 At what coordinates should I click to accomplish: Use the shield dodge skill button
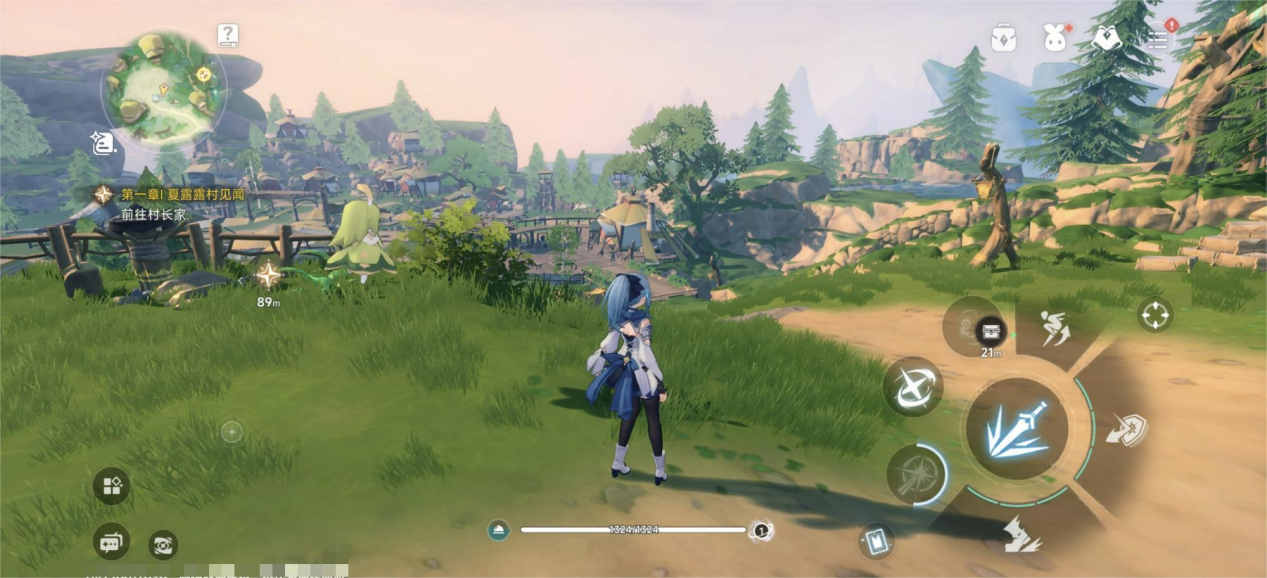[x=1126, y=429]
